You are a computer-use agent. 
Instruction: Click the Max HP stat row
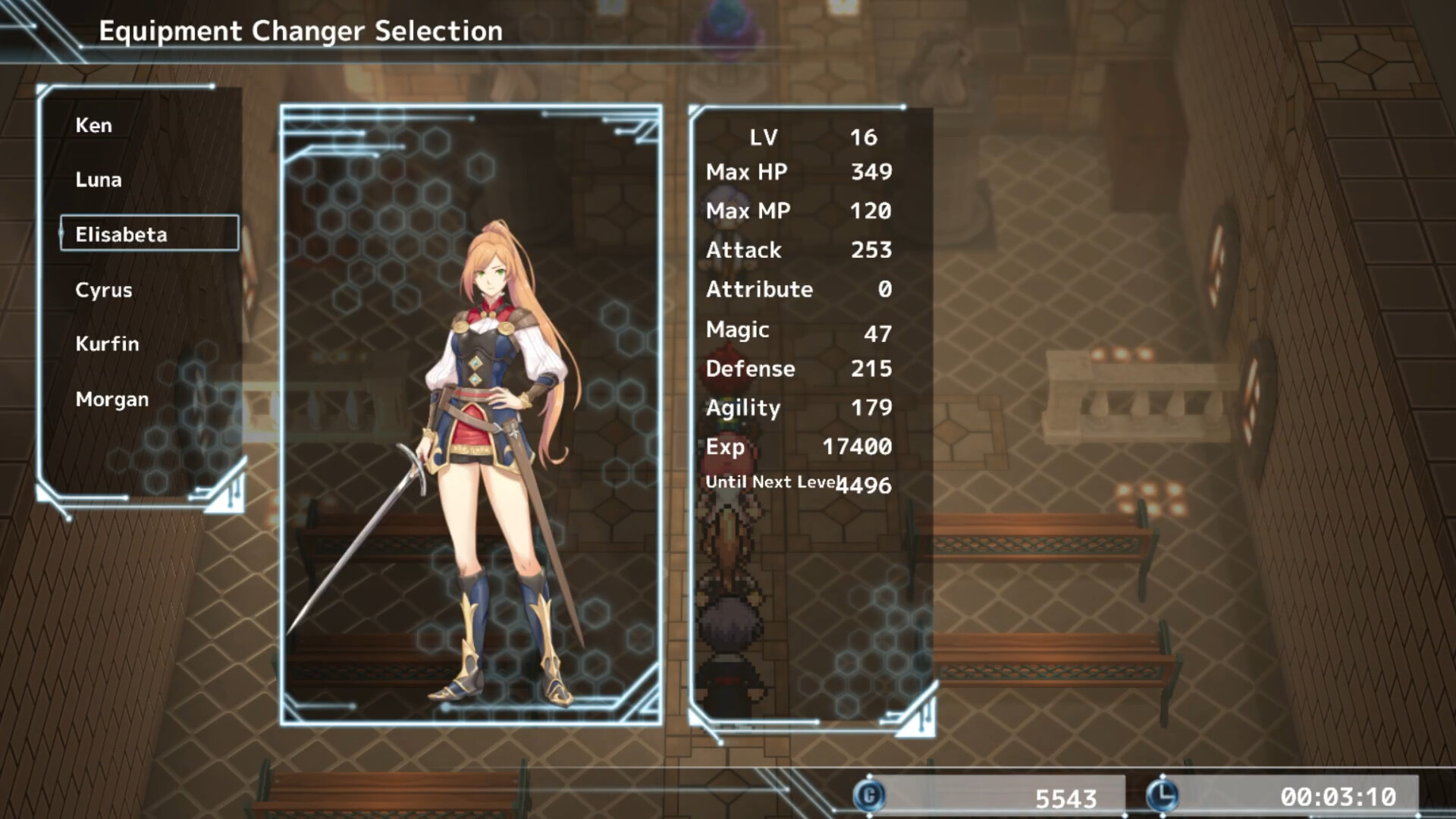[746, 172]
